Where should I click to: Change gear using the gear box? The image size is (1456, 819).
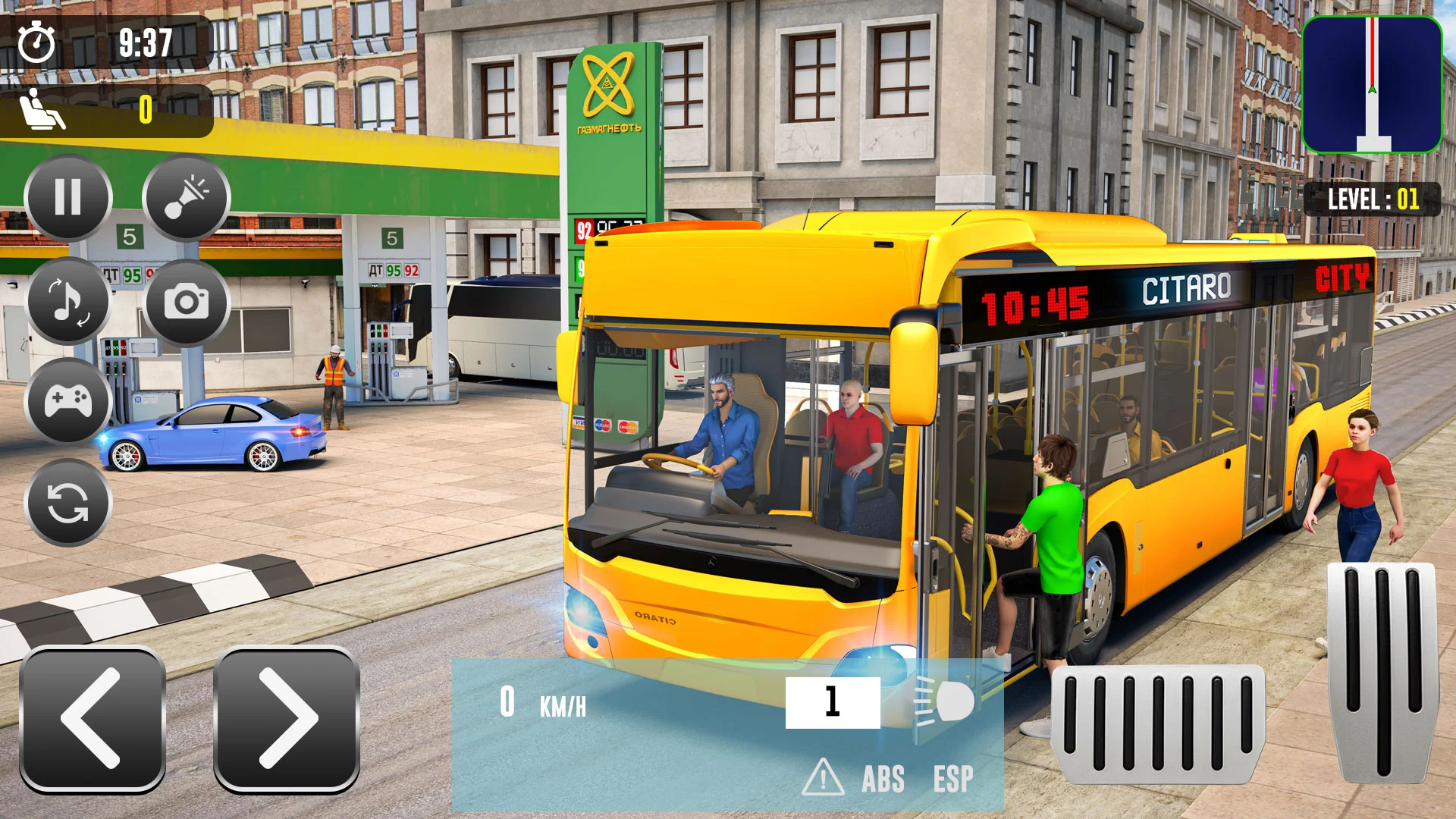coord(833,702)
